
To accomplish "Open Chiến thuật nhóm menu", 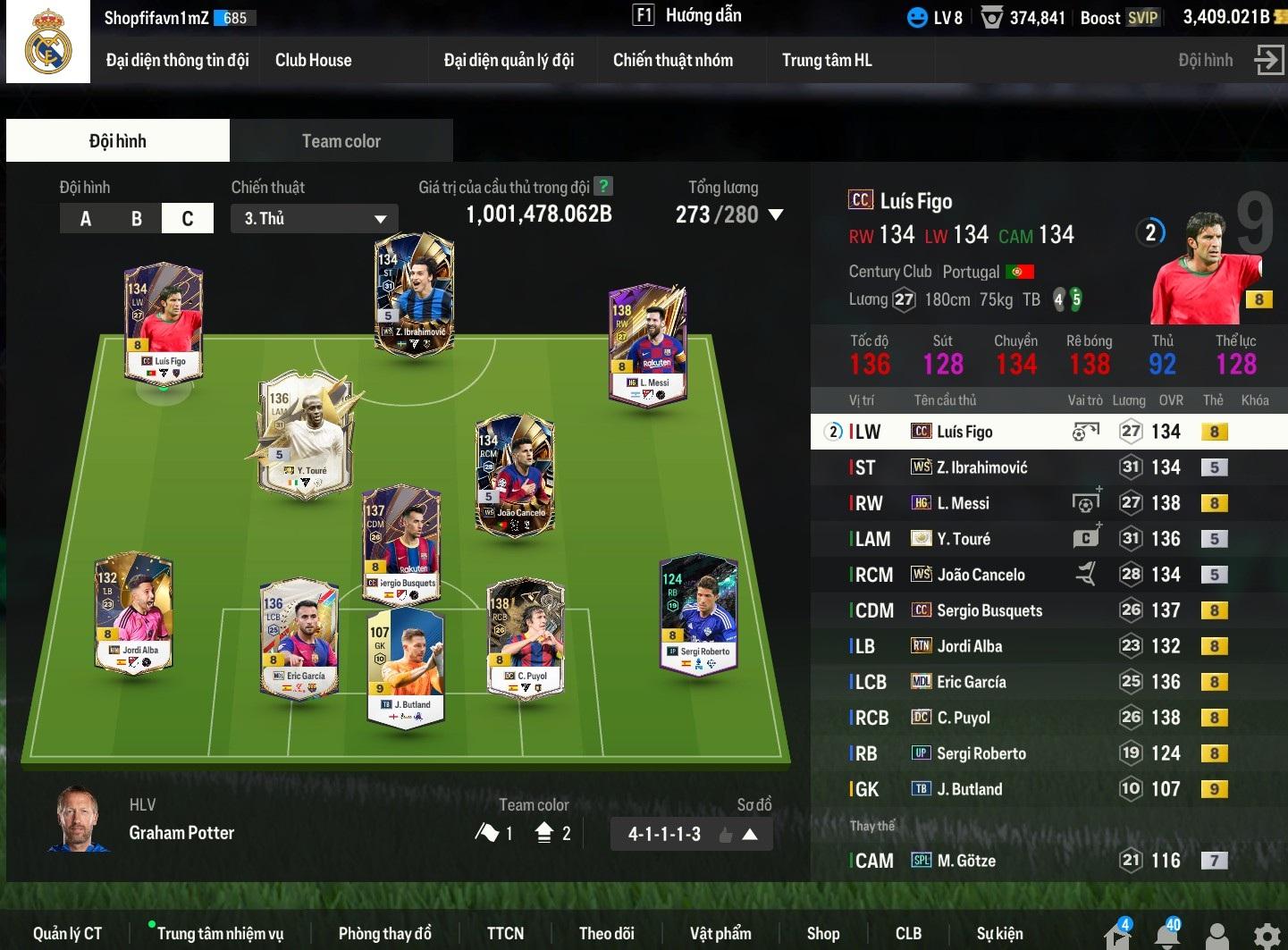I will [672, 61].
